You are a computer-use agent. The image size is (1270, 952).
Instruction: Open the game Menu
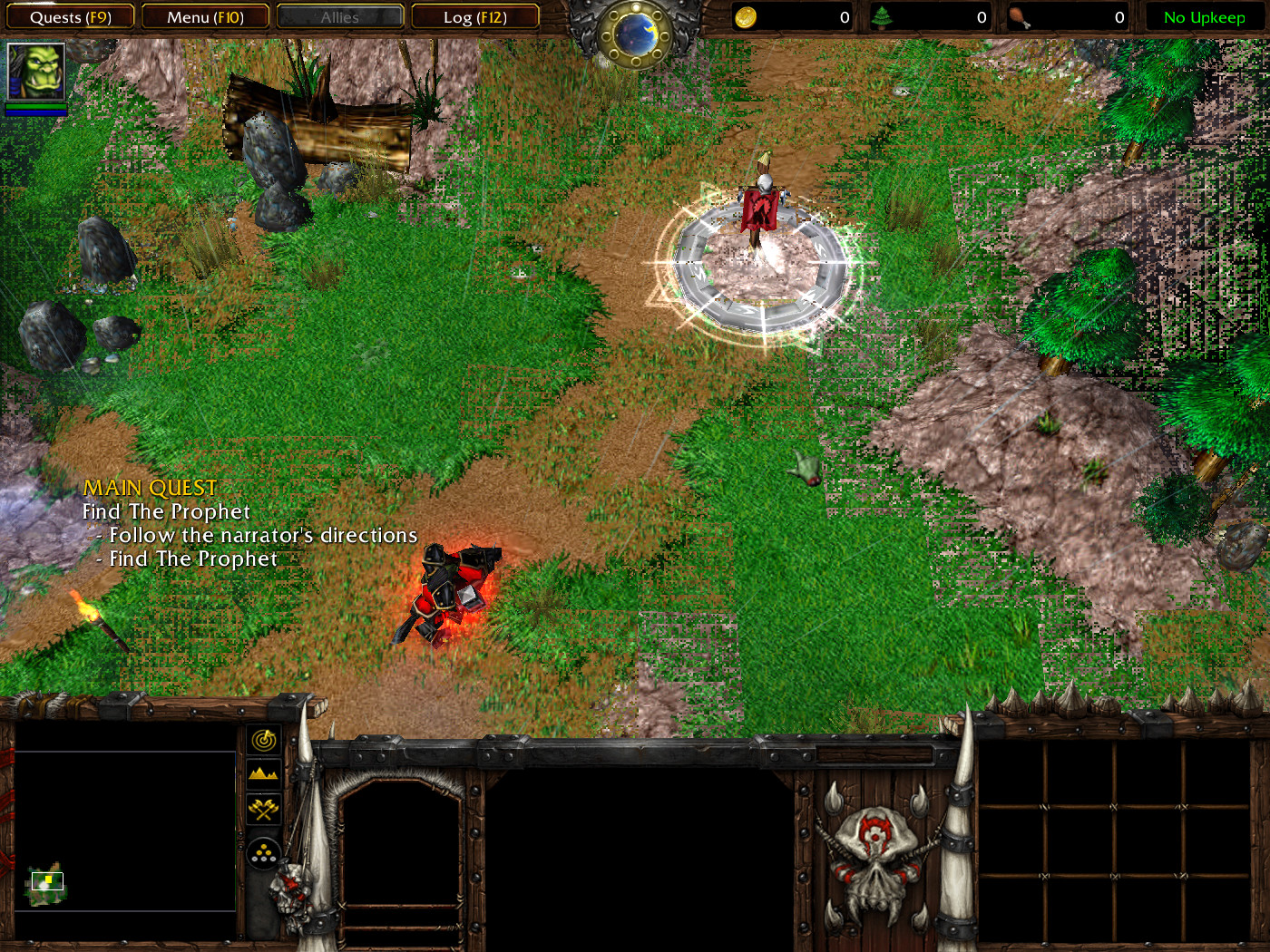pyautogui.click(x=205, y=17)
